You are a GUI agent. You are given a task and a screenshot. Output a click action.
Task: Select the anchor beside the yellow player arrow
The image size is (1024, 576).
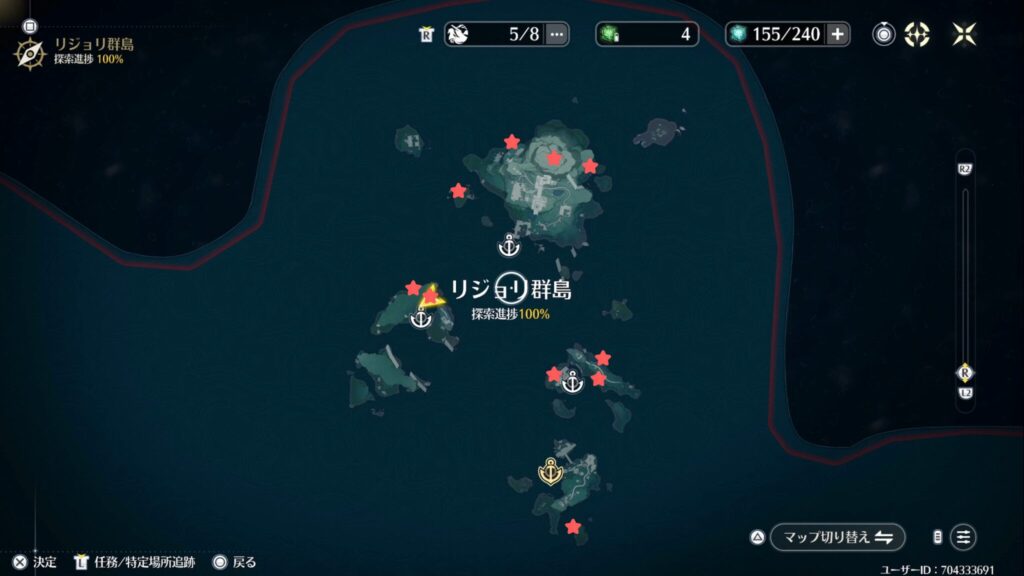tap(421, 319)
